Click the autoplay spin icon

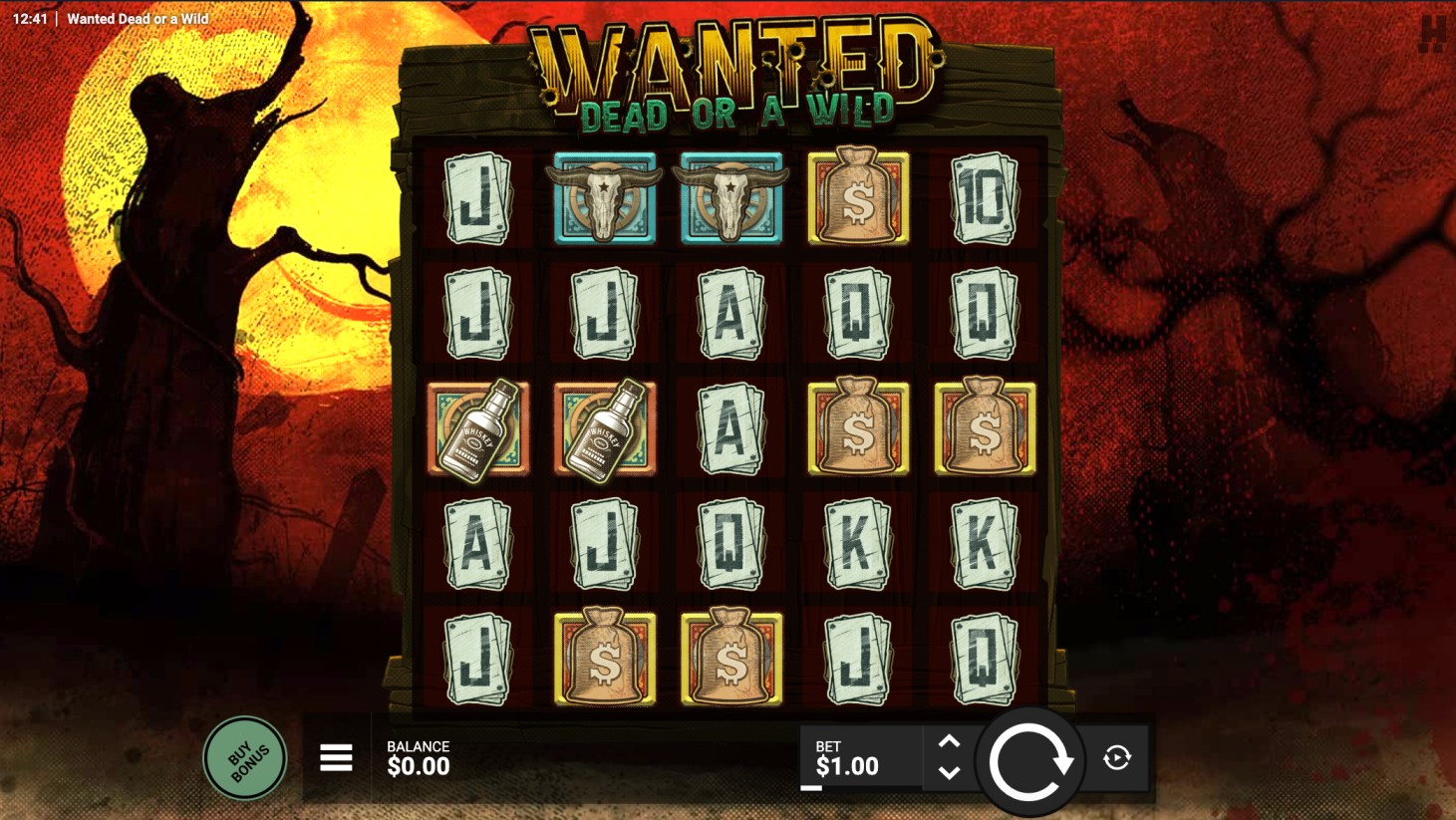pos(1115,757)
